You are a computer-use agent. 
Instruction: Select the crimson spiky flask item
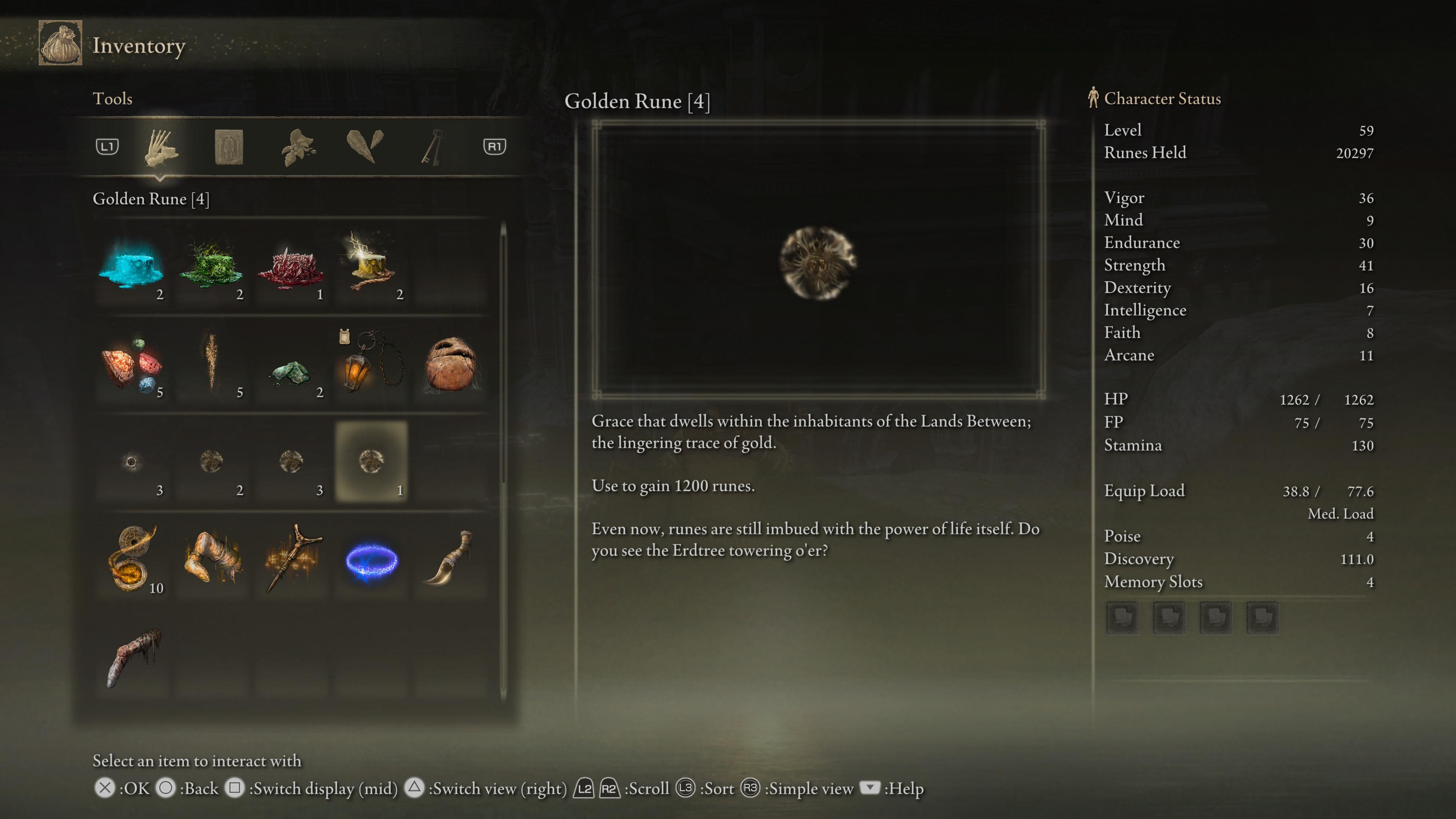(x=291, y=266)
